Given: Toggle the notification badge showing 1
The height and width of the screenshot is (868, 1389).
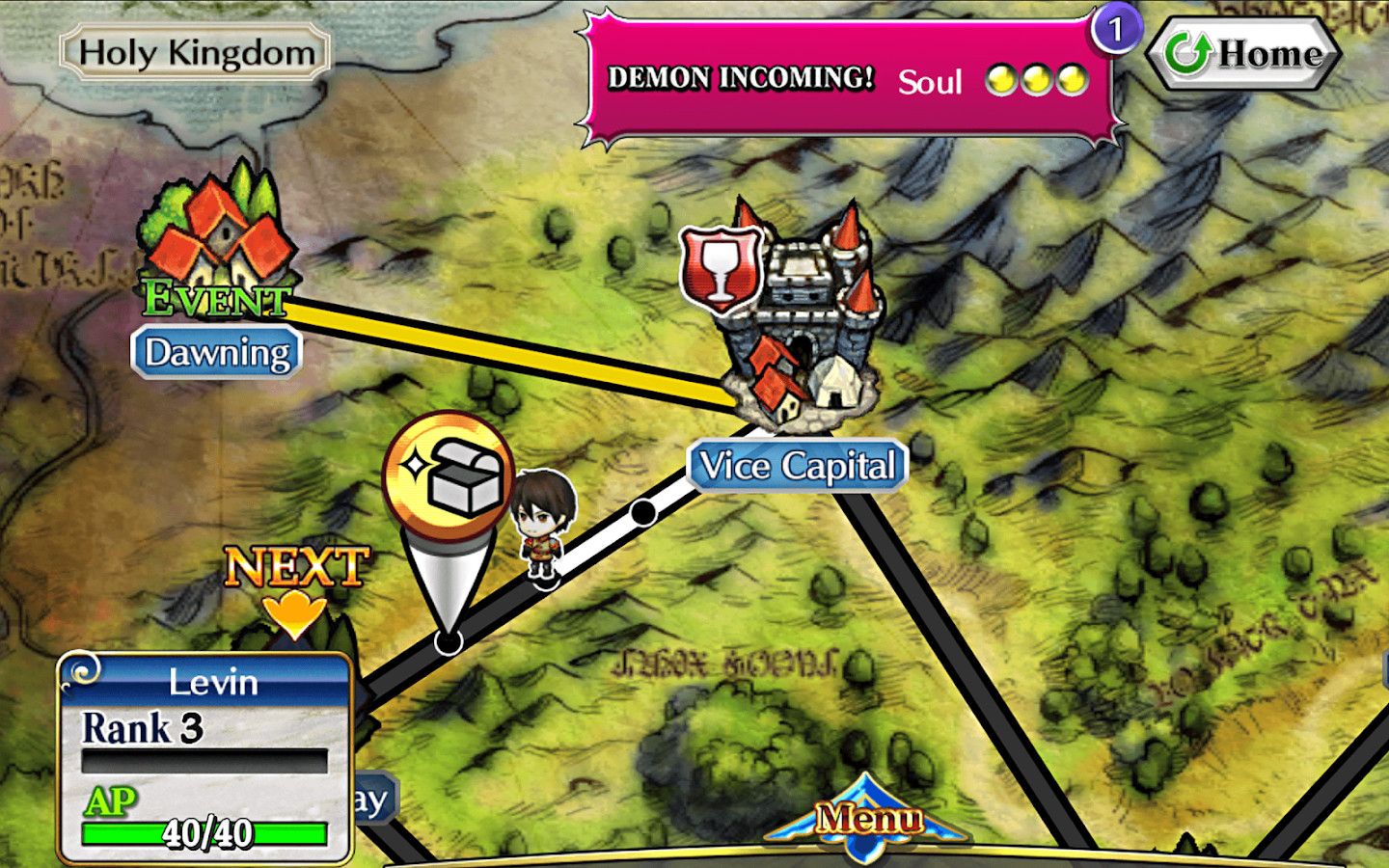Looking at the screenshot, I should (x=1119, y=29).
